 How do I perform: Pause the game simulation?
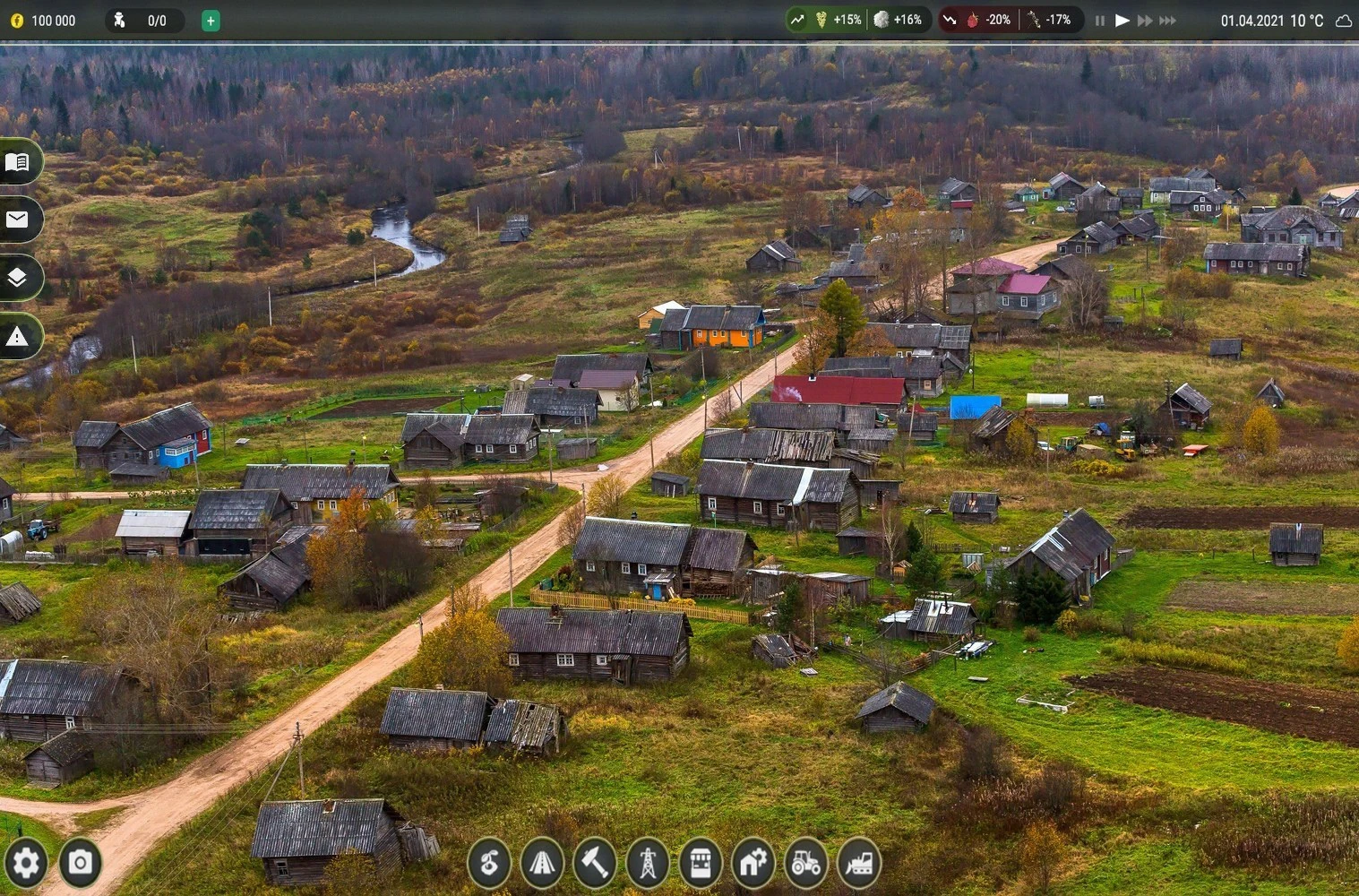1099,20
